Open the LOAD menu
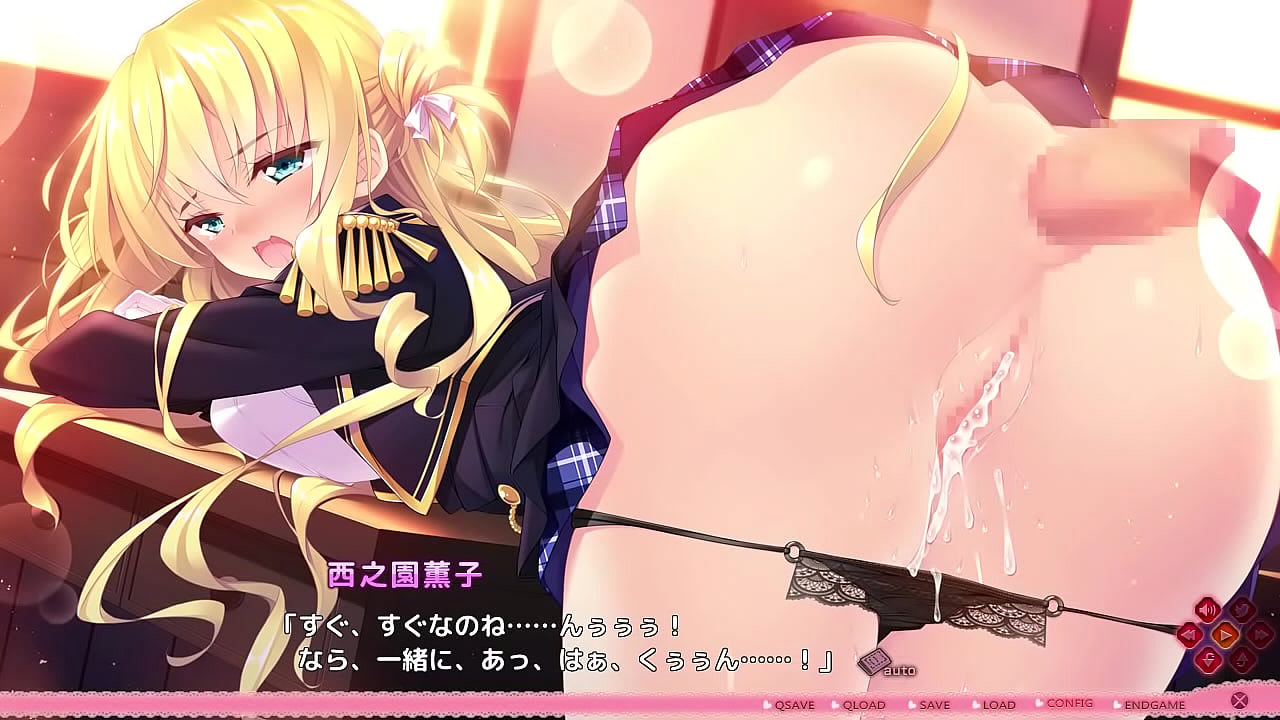The width and height of the screenshot is (1280, 720). point(998,705)
